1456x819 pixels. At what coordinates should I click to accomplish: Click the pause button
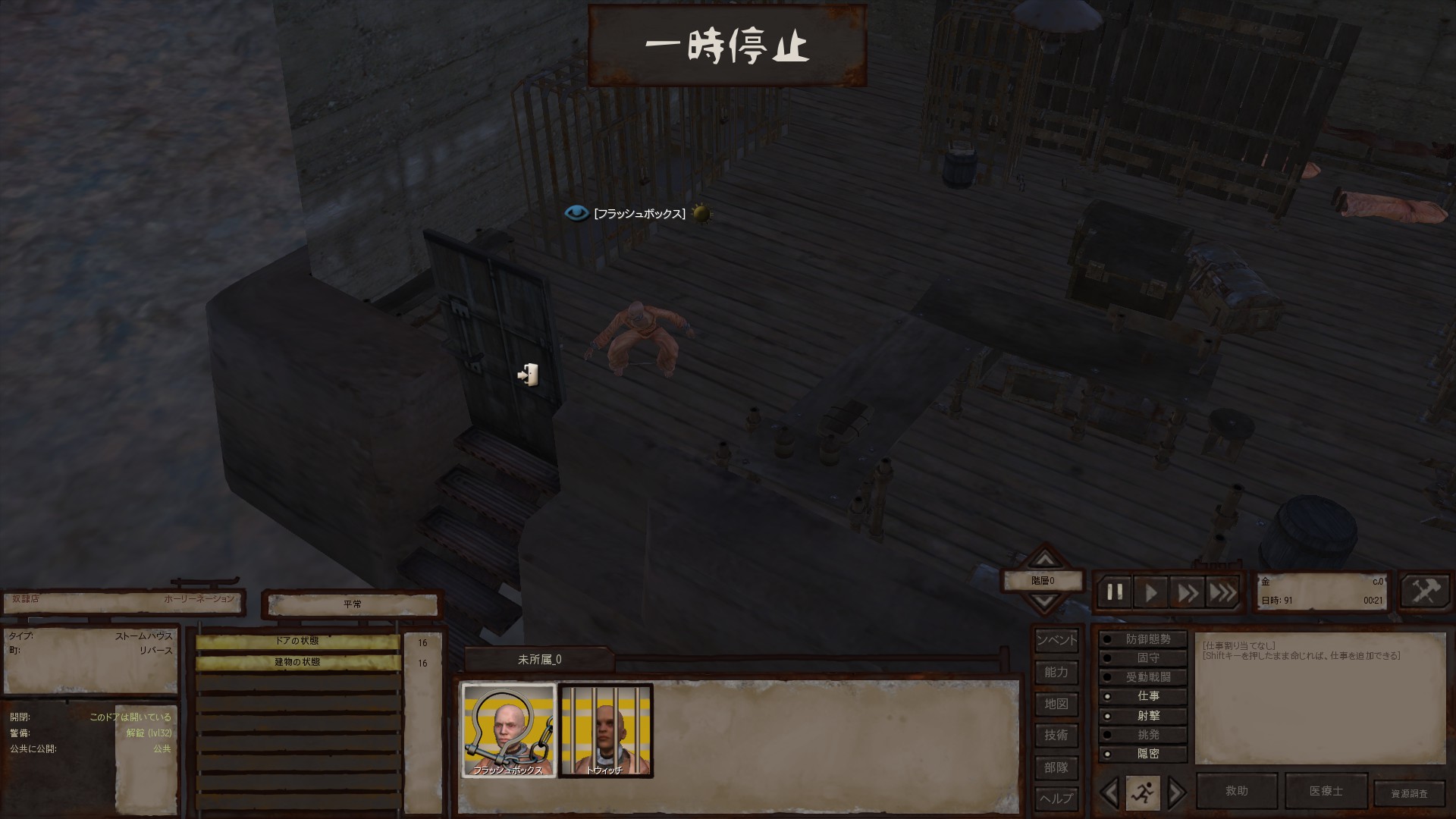click(x=1115, y=592)
